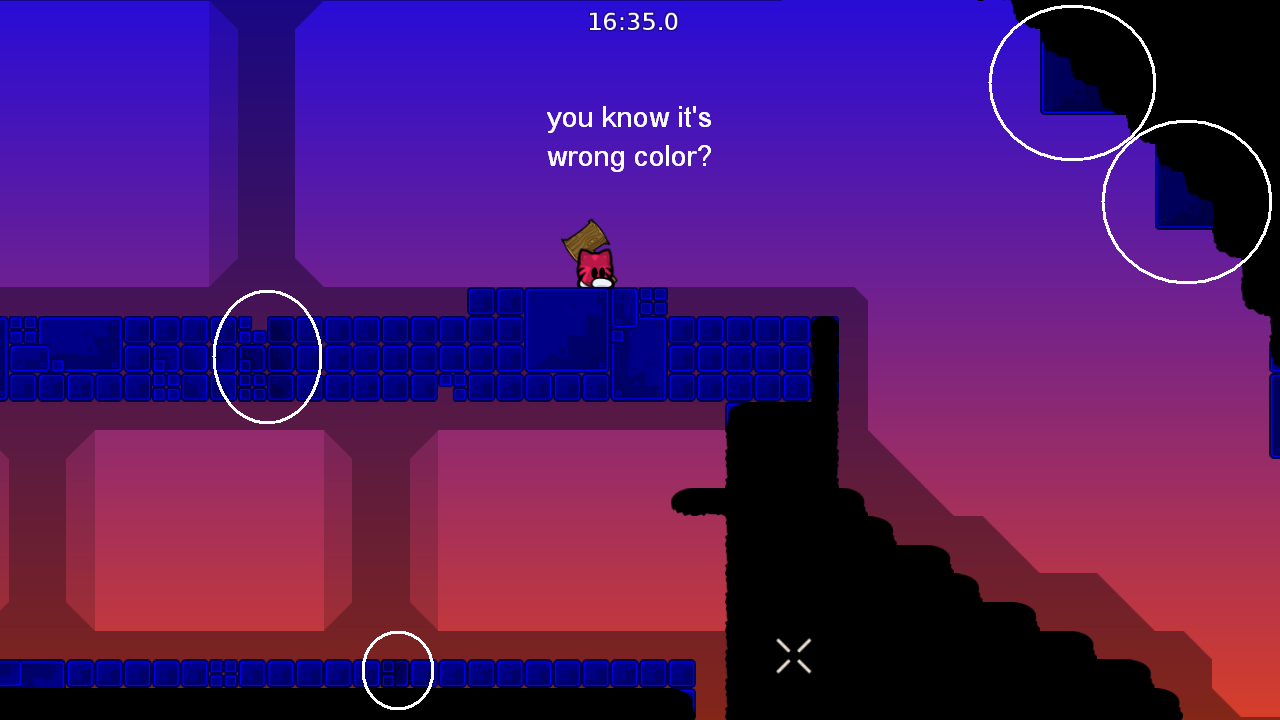Image resolution: width=1280 pixels, height=720 pixels.
Task: Toggle the large white circle on the left platform
Action: (267, 355)
